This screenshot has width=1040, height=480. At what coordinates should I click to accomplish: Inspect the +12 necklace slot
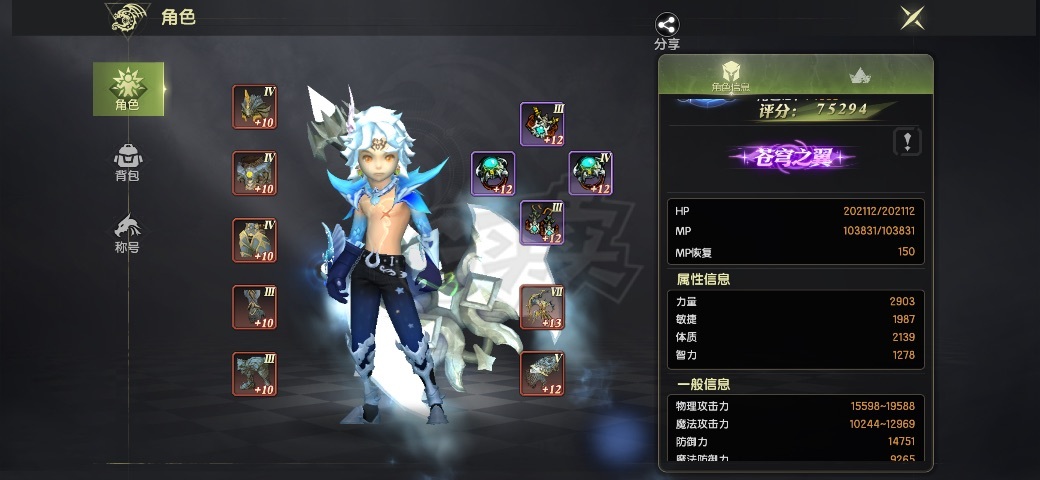(x=542, y=124)
